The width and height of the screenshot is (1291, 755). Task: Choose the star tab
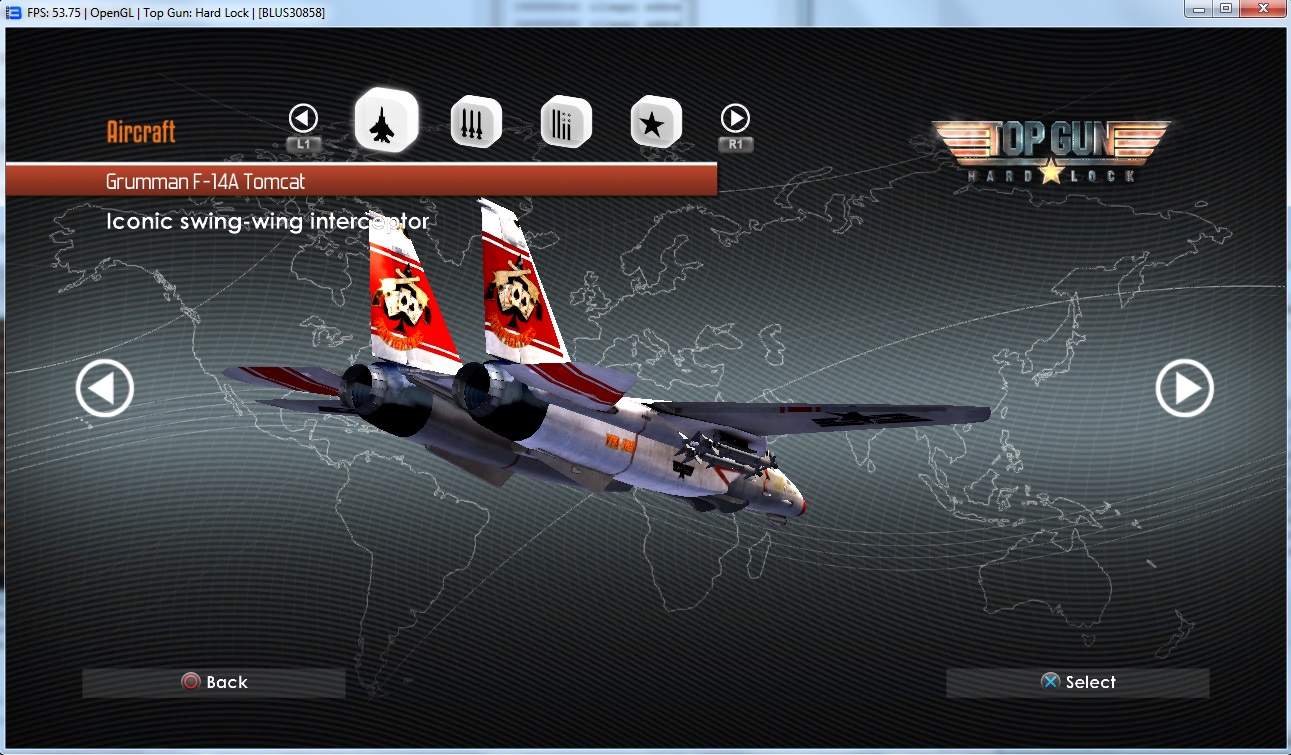coord(656,122)
